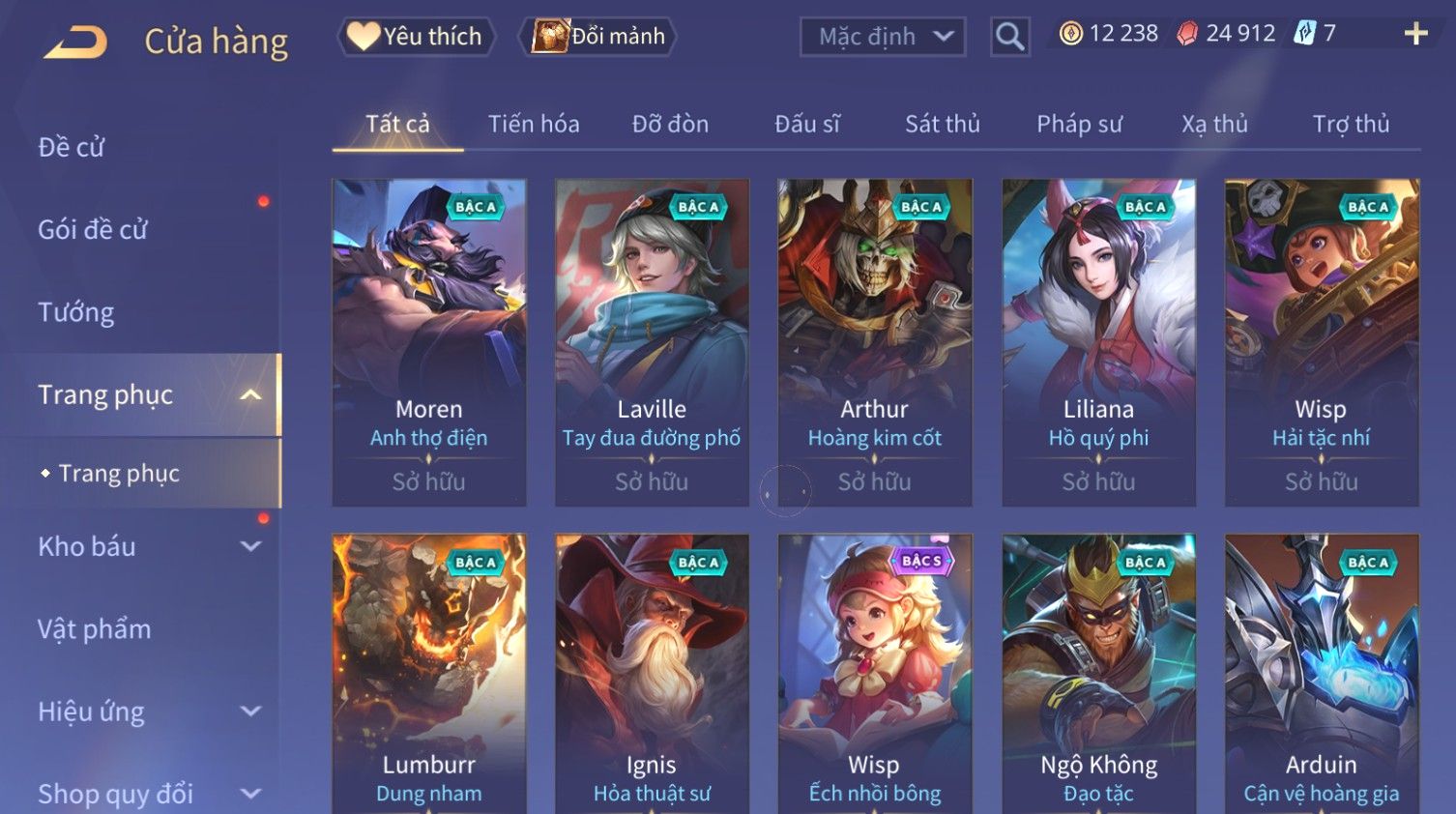Image resolution: width=1456 pixels, height=814 pixels.
Task: Go back using the arrow button
Action: (x=75, y=42)
